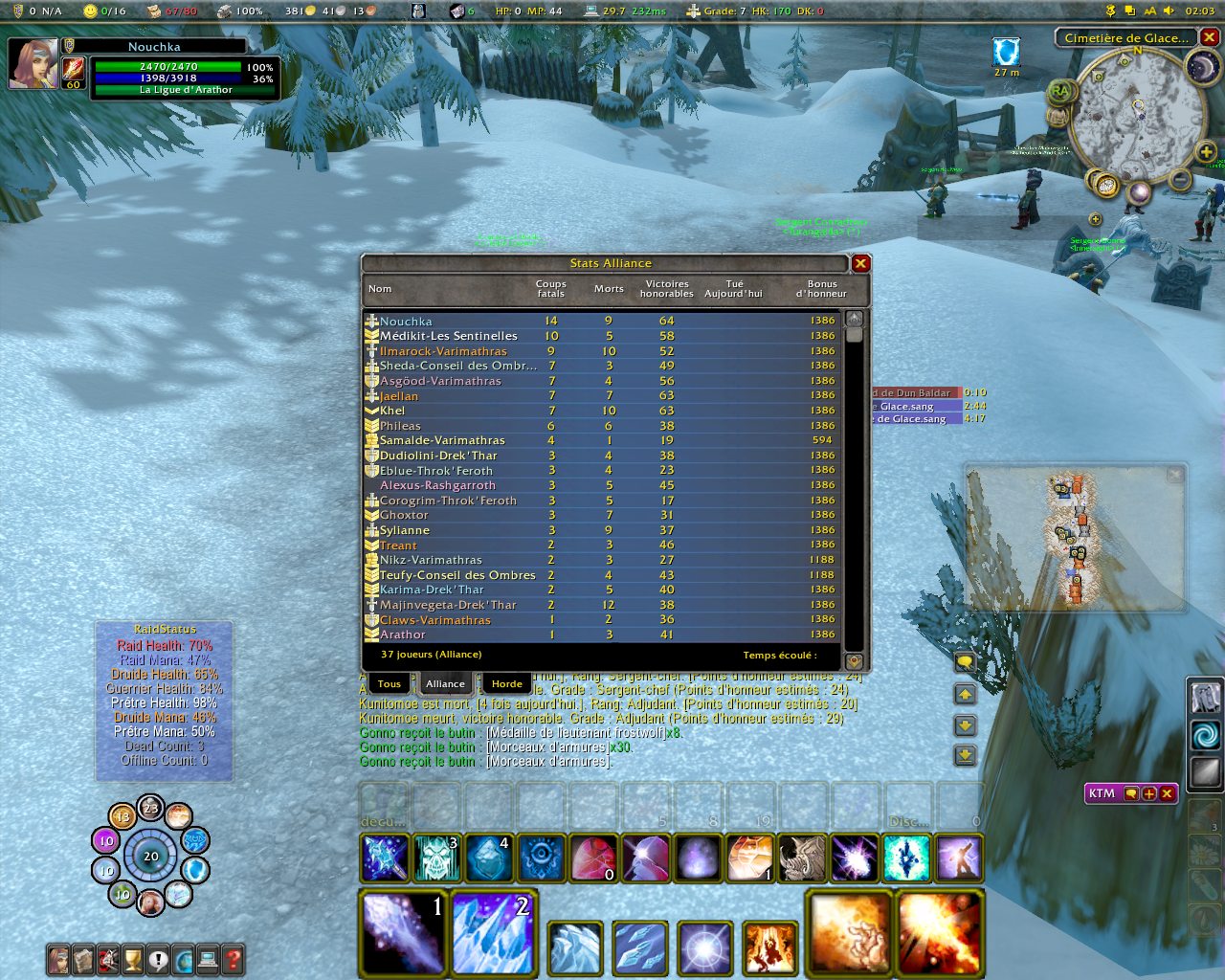Screen dimensions: 1225x980
Task: Activate the fire blast ability on the far right
Action: click(x=939, y=933)
